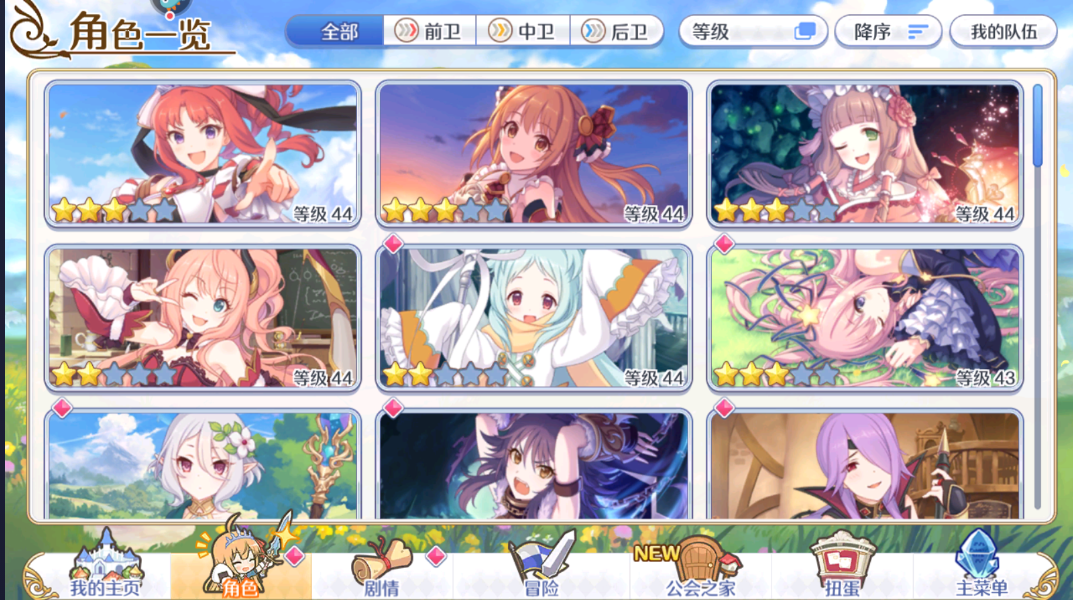Open the winking maid character card
Viewport: 1073px width, 600px height.
click(x=865, y=154)
